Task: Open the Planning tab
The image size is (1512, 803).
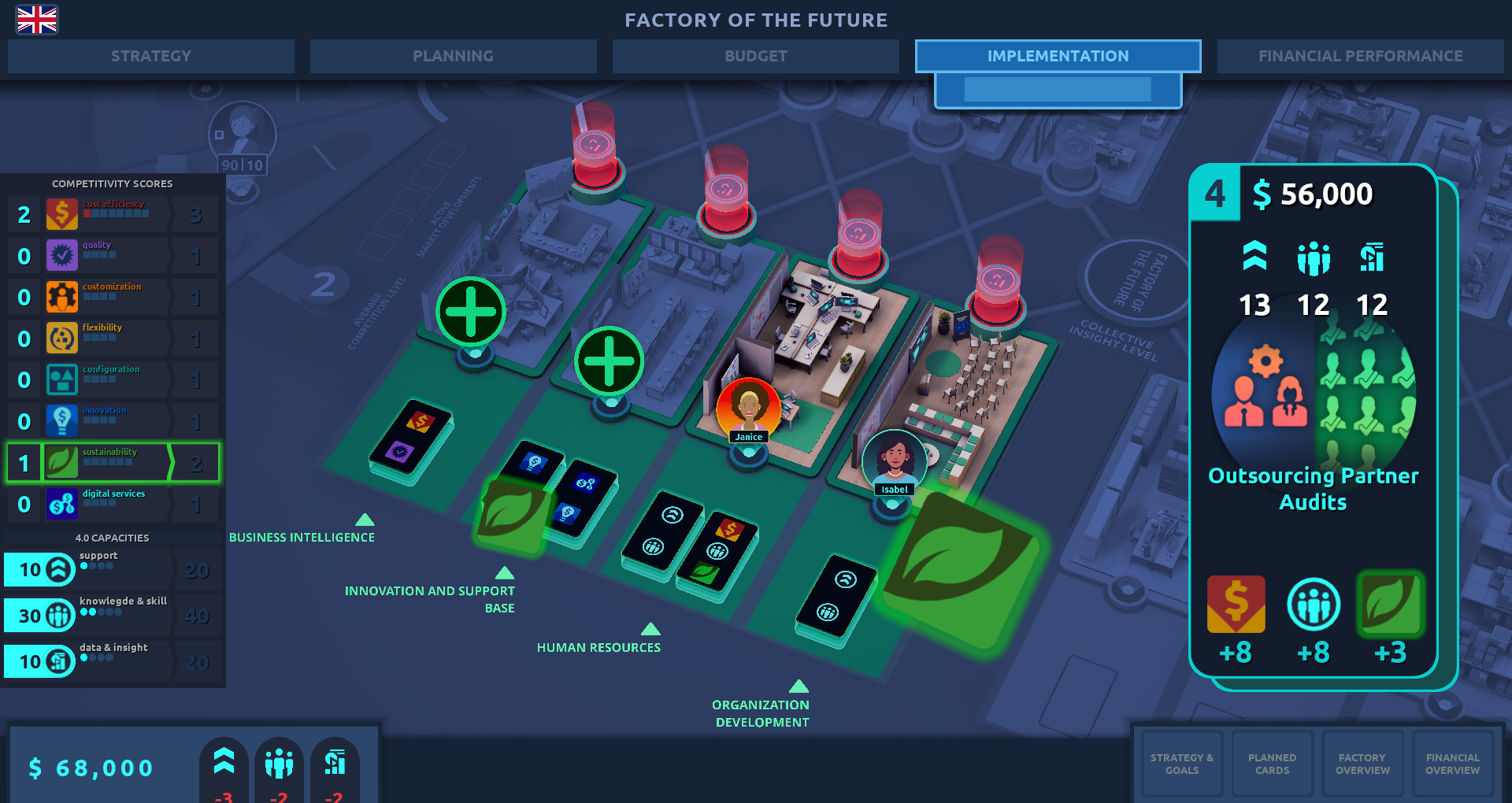Action: (453, 56)
